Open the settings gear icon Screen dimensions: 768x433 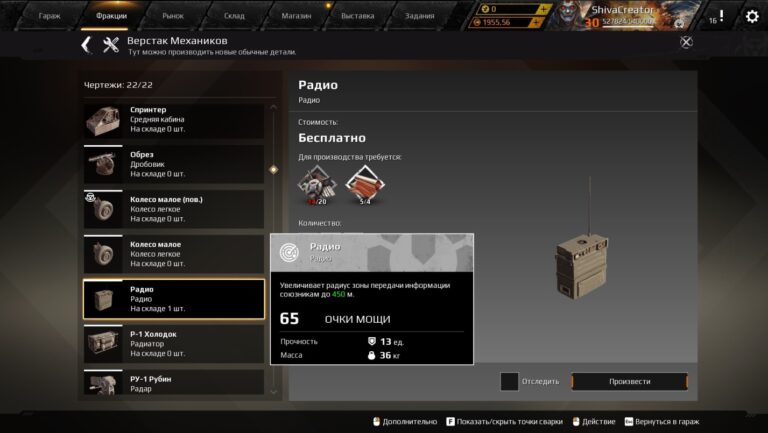pos(752,16)
